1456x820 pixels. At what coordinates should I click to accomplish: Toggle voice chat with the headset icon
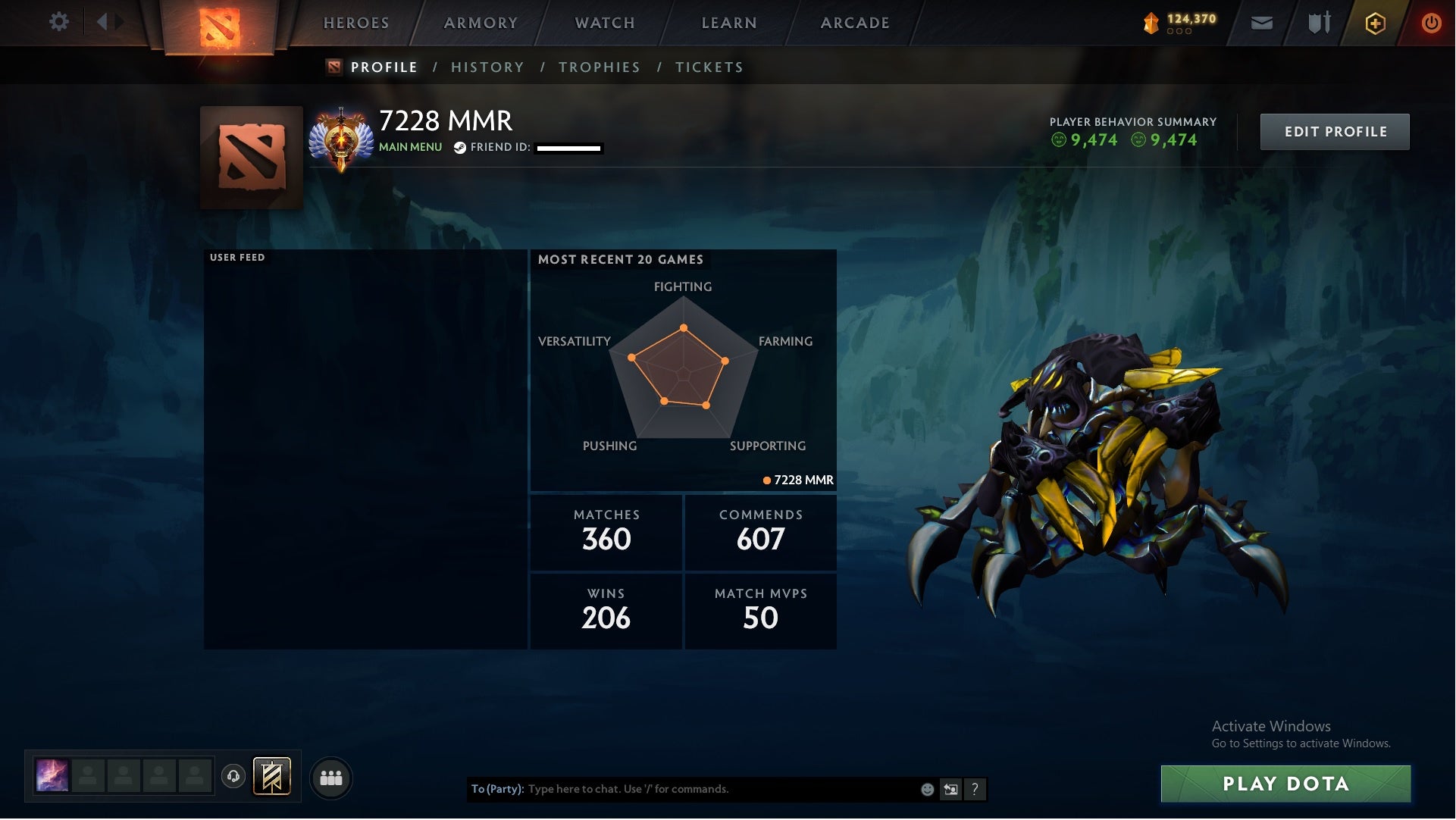tap(233, 777)
